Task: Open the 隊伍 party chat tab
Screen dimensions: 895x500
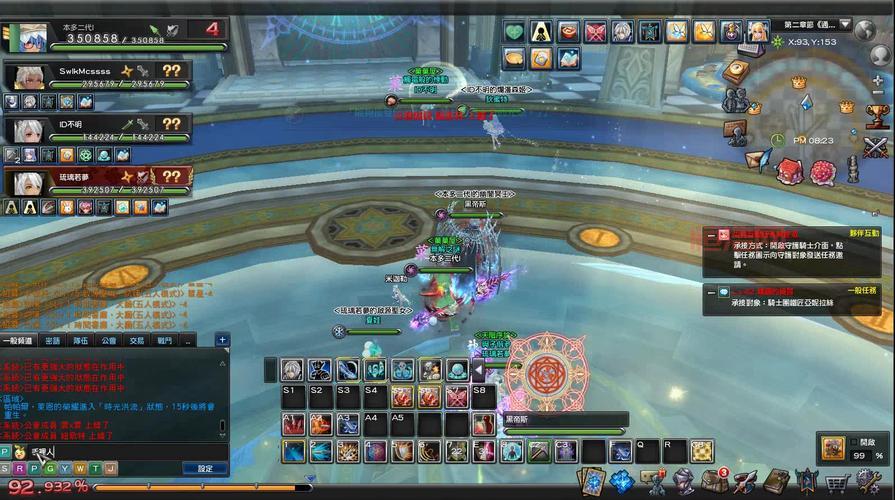Action: click(x=81, y=340)
